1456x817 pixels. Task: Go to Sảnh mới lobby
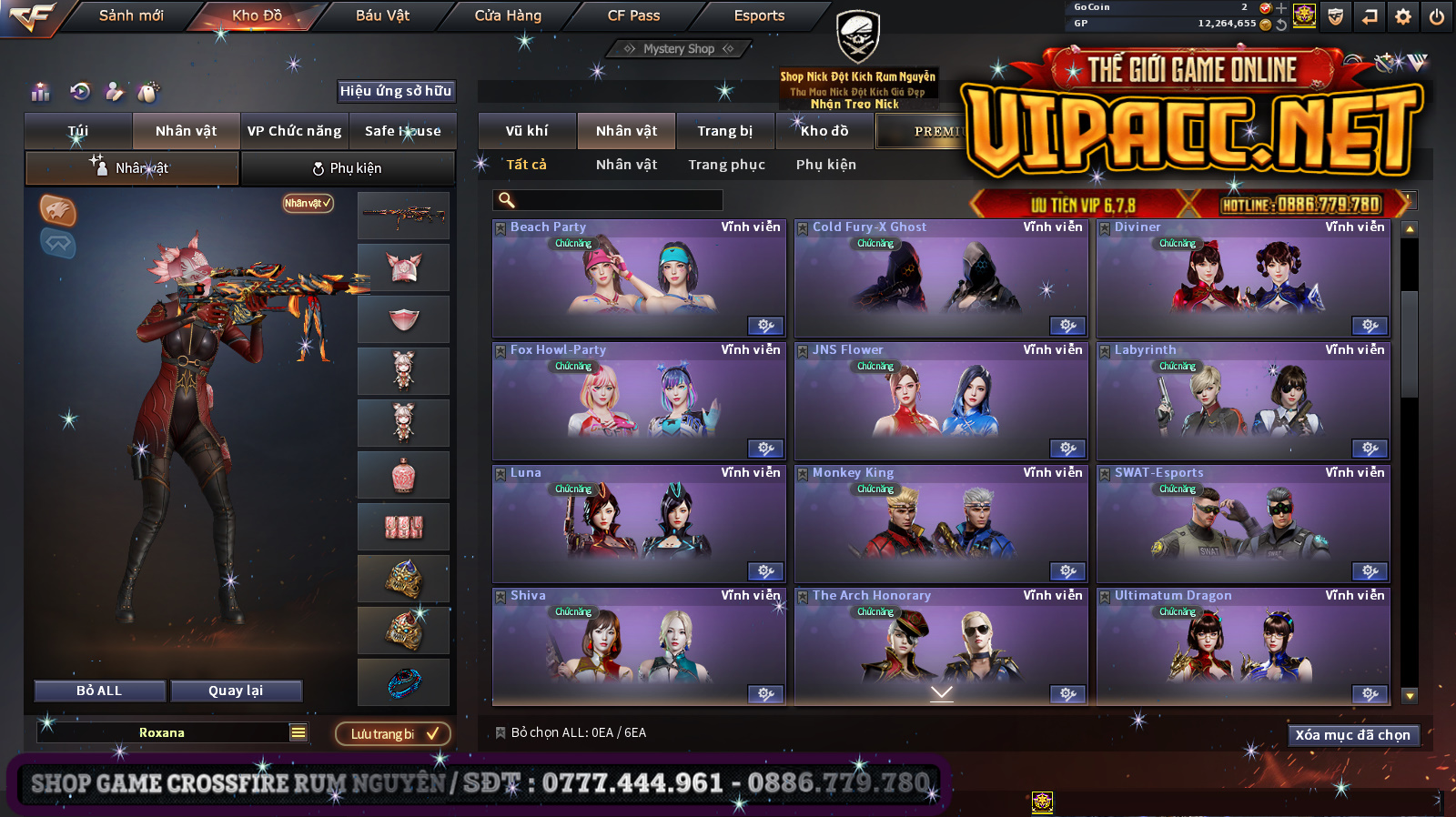tap(131, 15)
